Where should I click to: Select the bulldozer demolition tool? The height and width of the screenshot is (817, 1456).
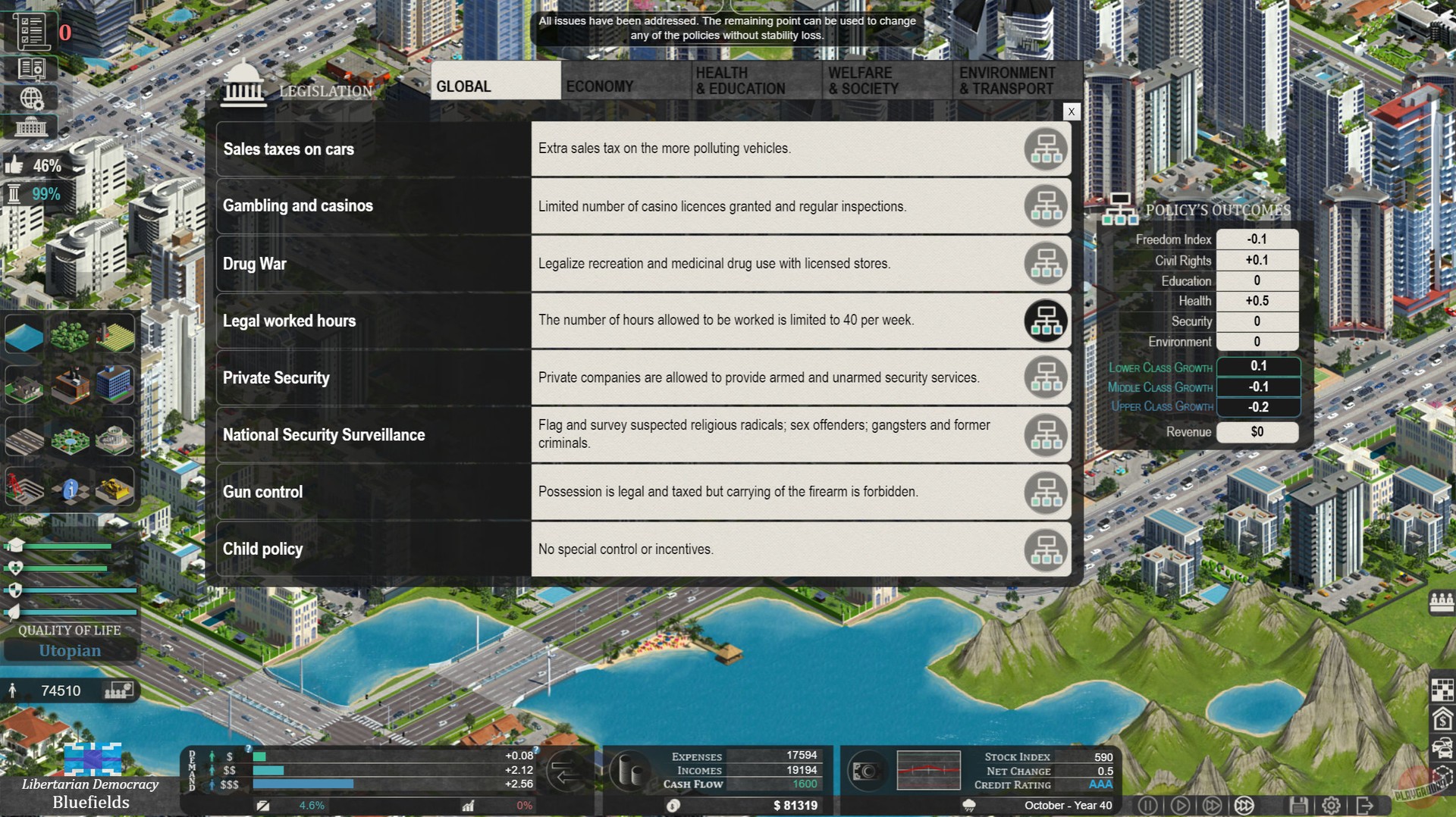click(112, 489)
